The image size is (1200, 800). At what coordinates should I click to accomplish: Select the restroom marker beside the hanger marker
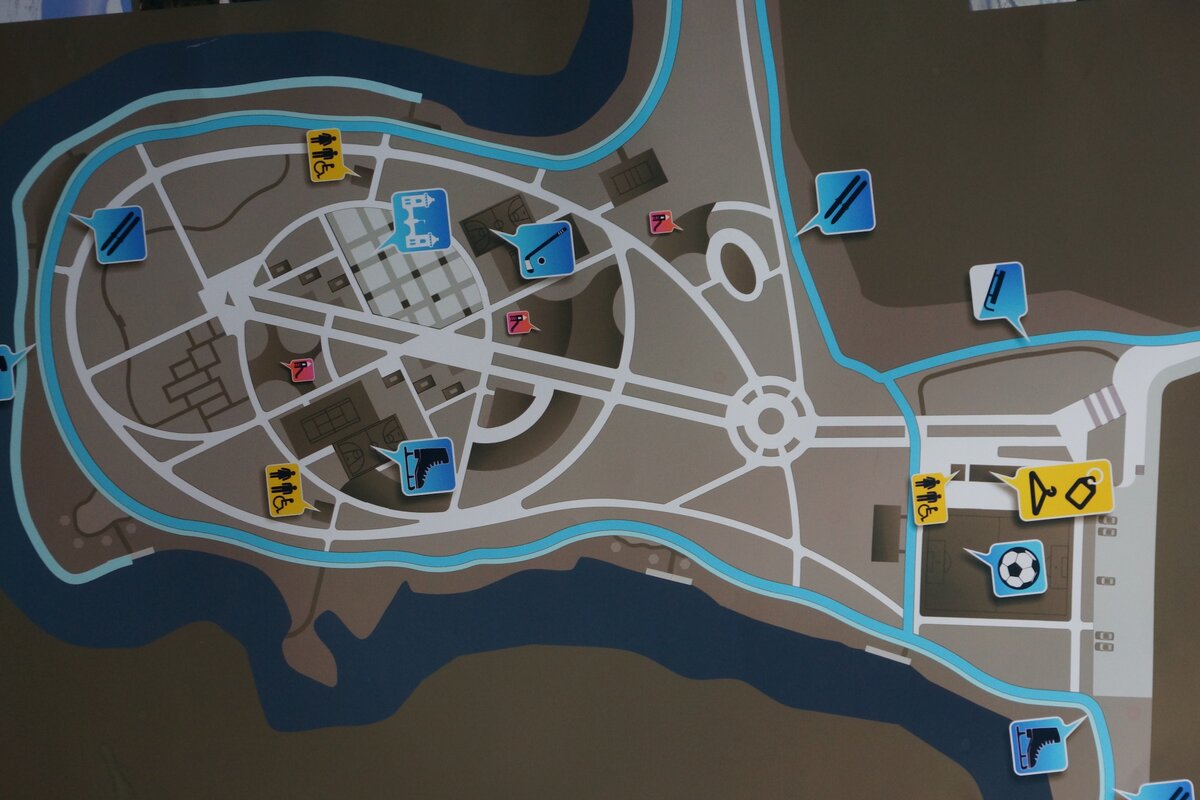930,498
